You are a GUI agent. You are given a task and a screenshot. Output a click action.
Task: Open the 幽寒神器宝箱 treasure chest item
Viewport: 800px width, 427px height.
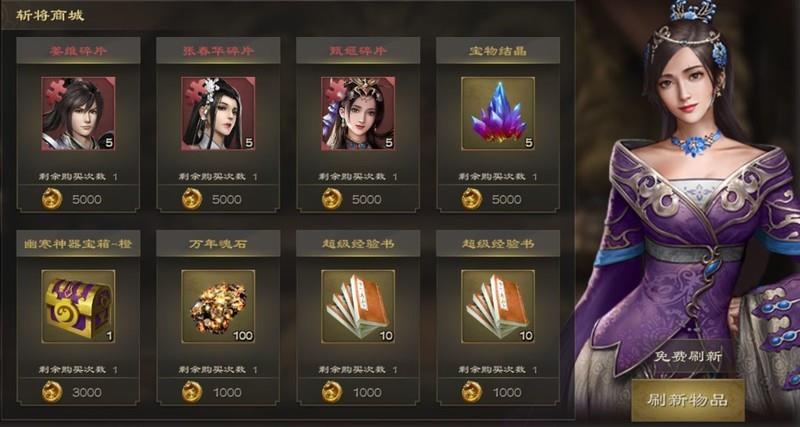pos(78,306)
